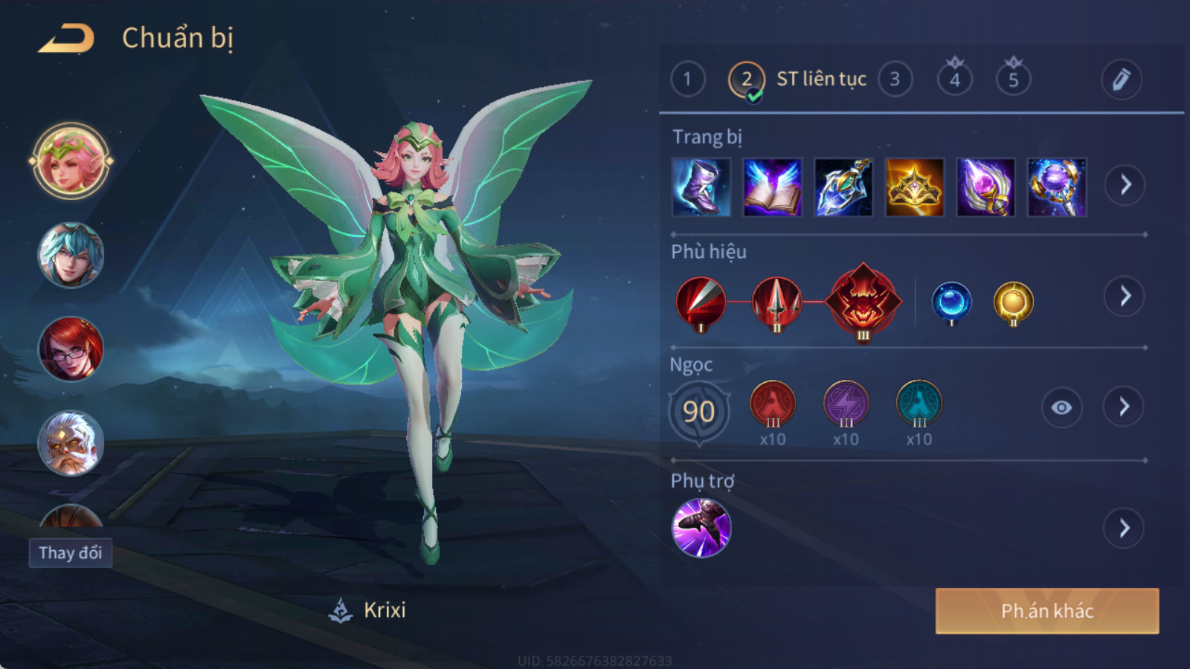
Task: Click the Thay đổi button
Action: click(70, 553)
